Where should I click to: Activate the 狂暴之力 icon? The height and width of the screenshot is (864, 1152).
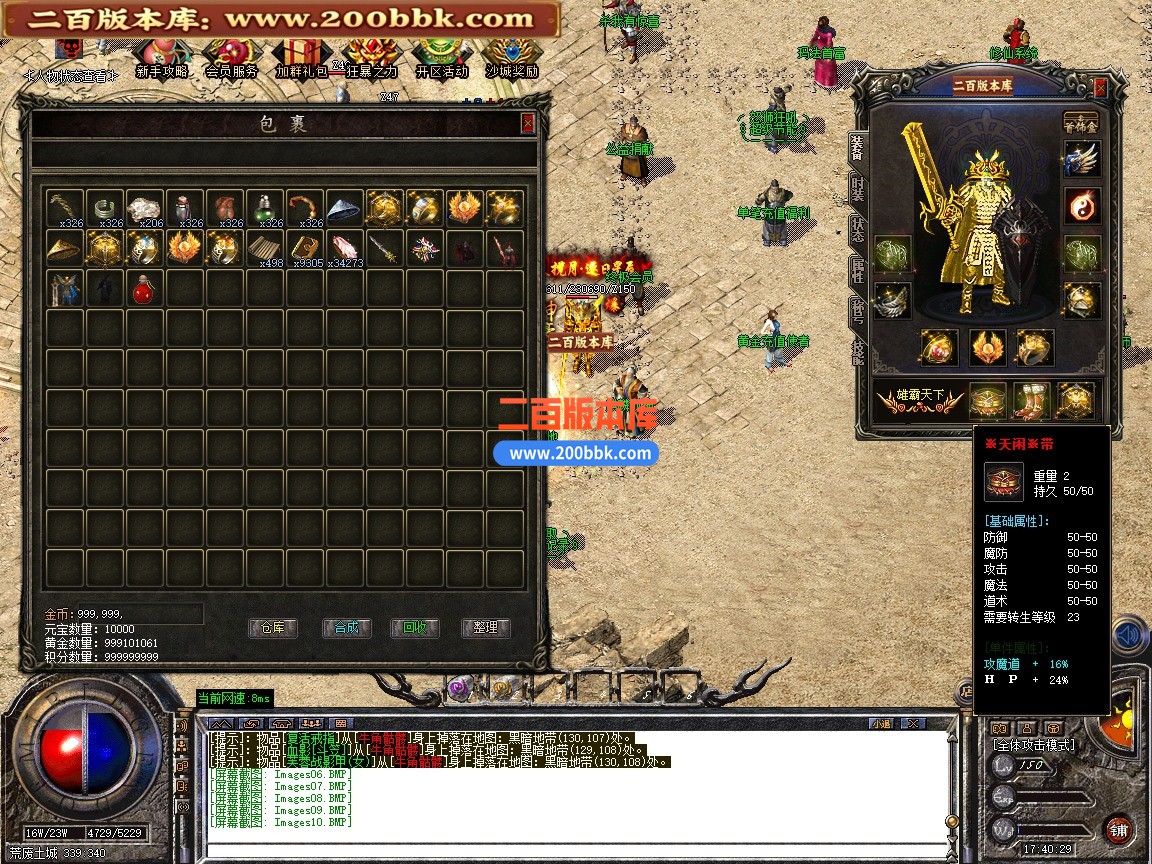point(370,58)
